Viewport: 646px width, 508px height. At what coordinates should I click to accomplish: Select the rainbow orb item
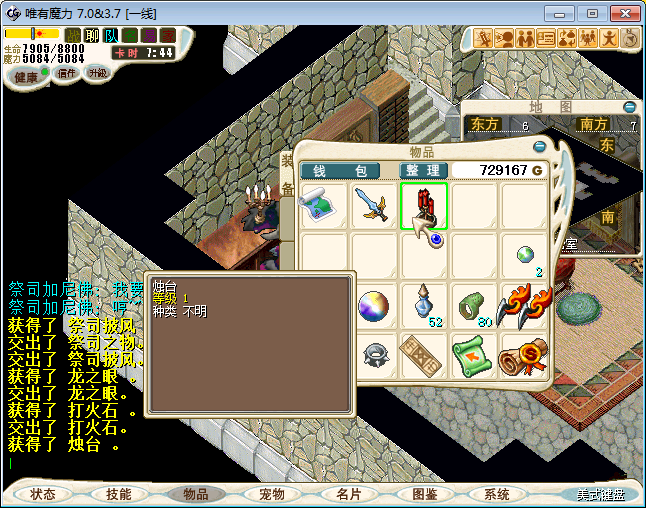(x=374, y=305)
